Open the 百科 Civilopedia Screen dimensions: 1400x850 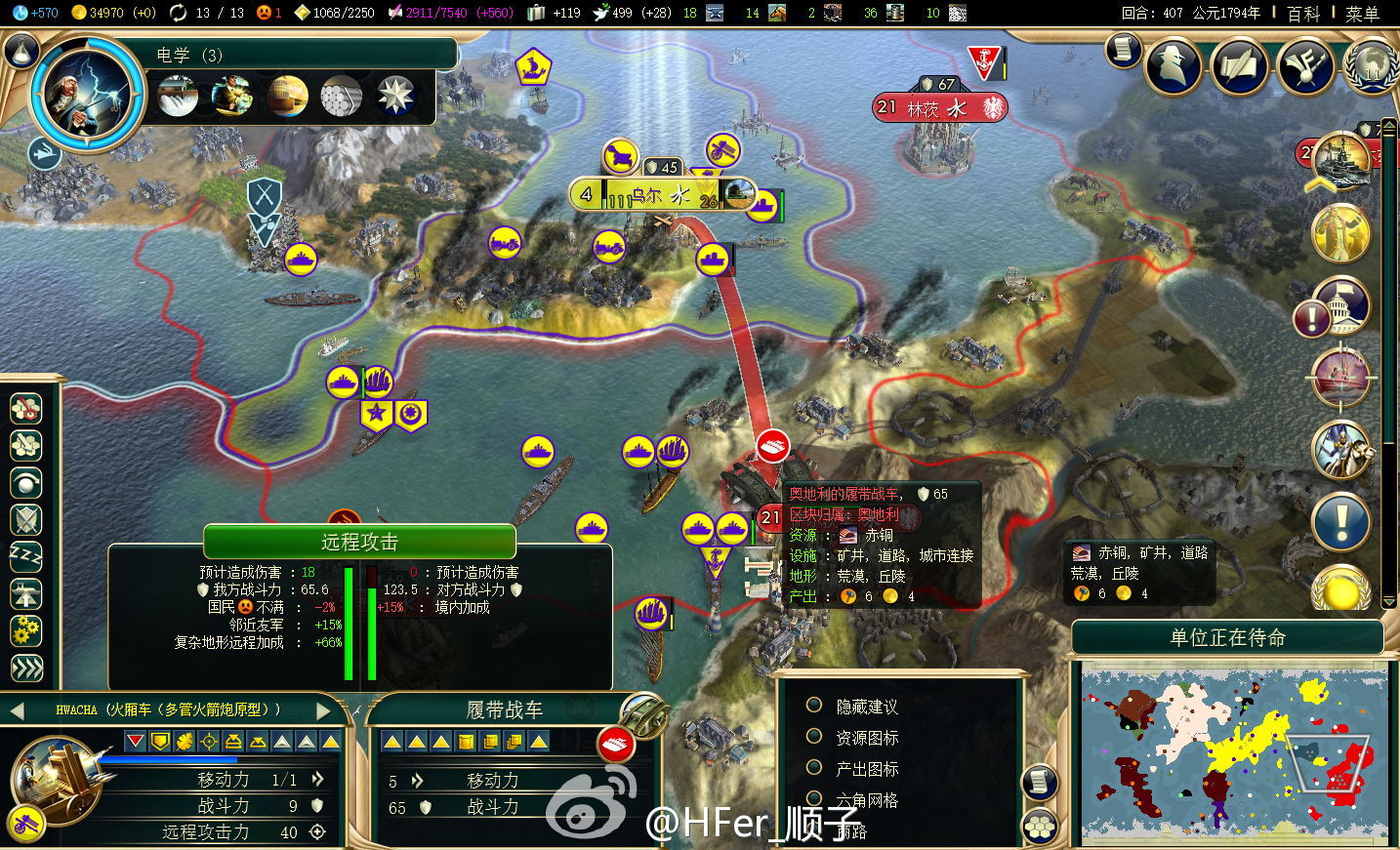click(x=1303, y=14)
